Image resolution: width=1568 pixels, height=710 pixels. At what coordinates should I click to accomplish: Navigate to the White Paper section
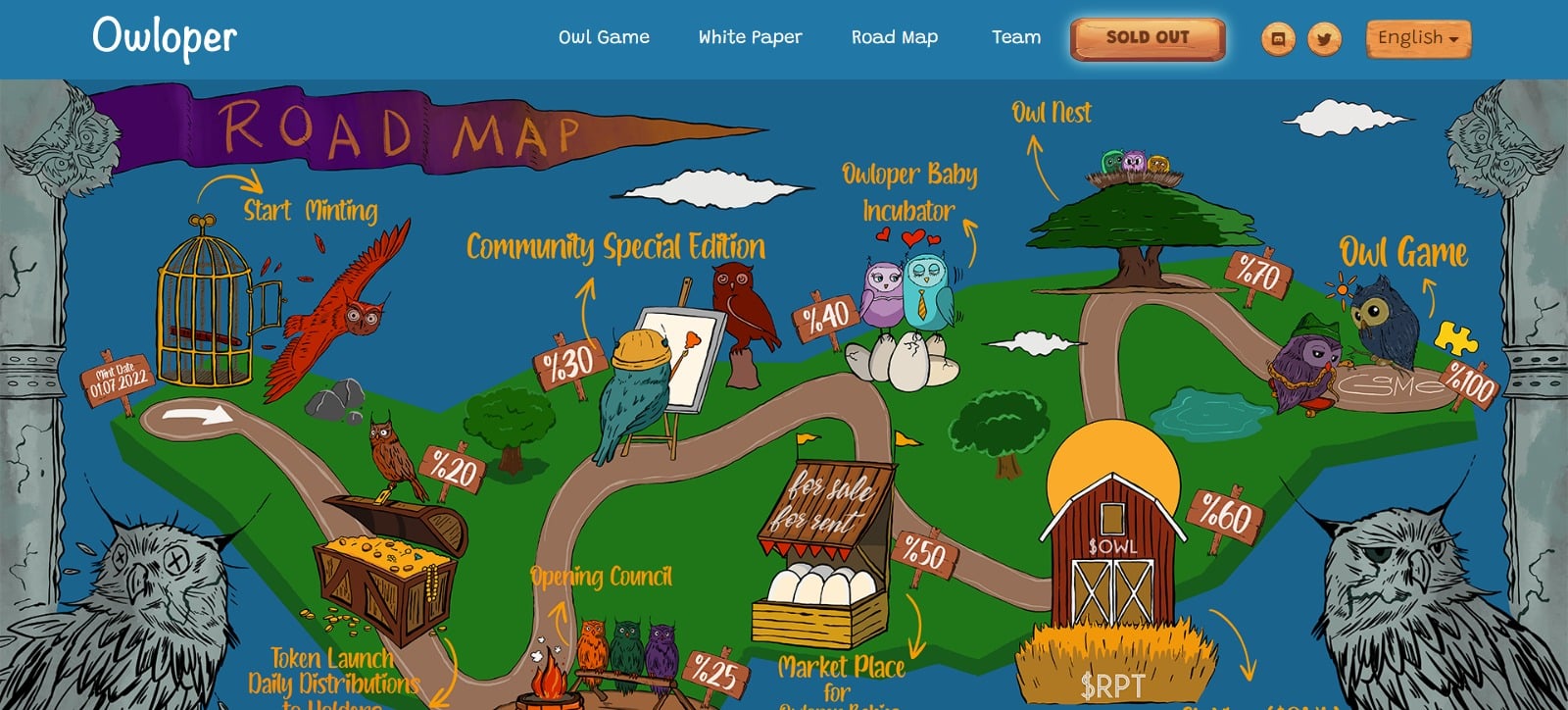pos(749,37)
